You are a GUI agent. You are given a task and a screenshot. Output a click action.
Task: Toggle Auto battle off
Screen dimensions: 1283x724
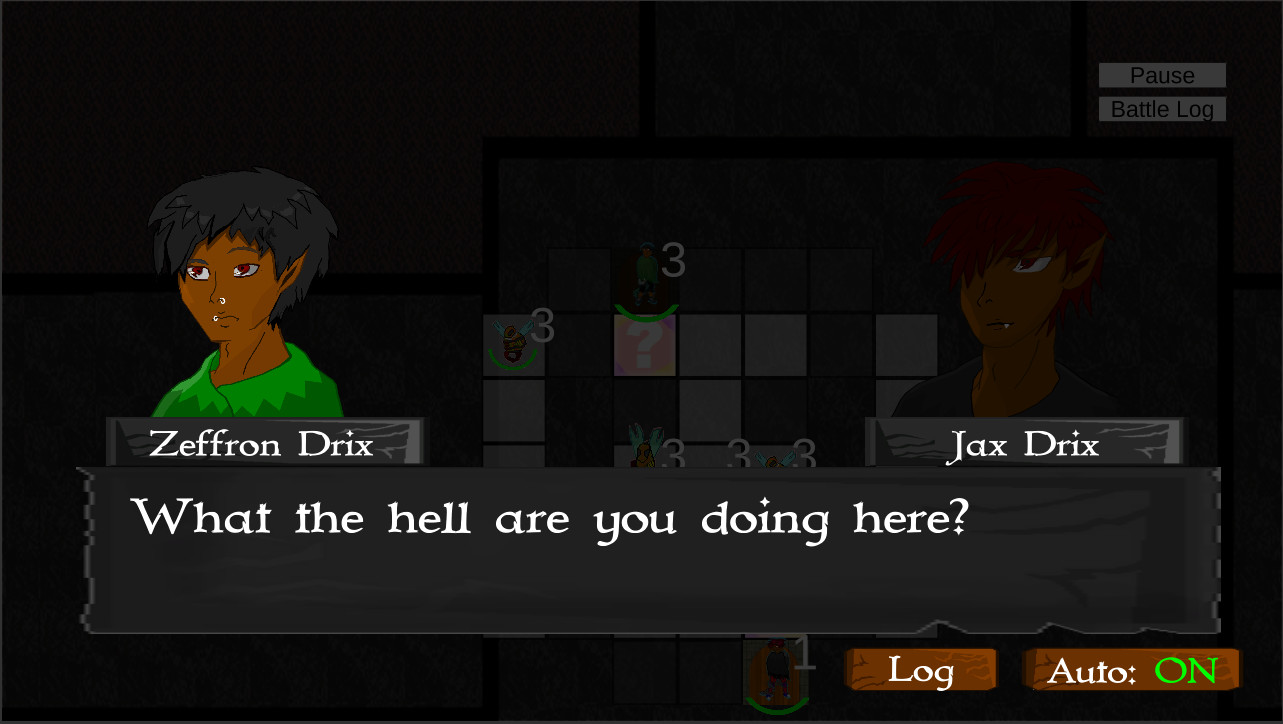1131,668
